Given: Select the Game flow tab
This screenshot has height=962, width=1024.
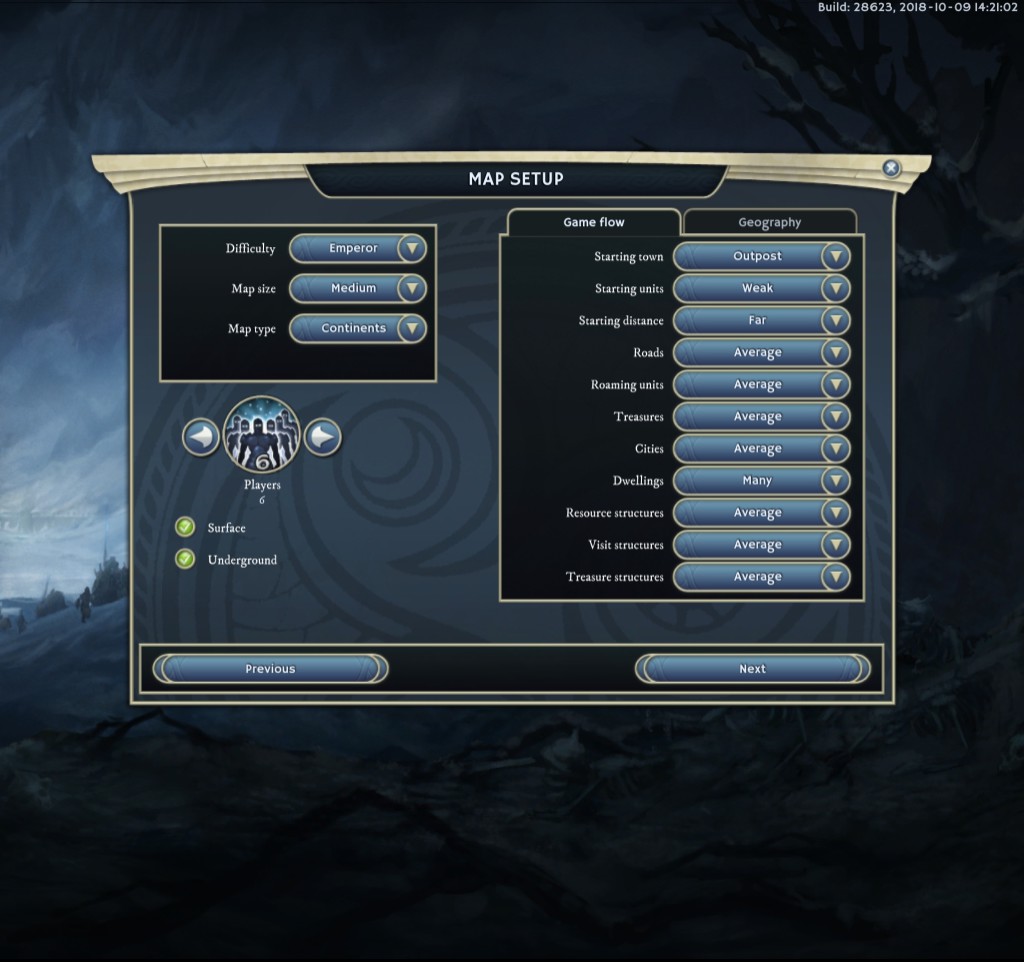Looking at the screenshot, I should pyautogui.click(x=594, y=223).
